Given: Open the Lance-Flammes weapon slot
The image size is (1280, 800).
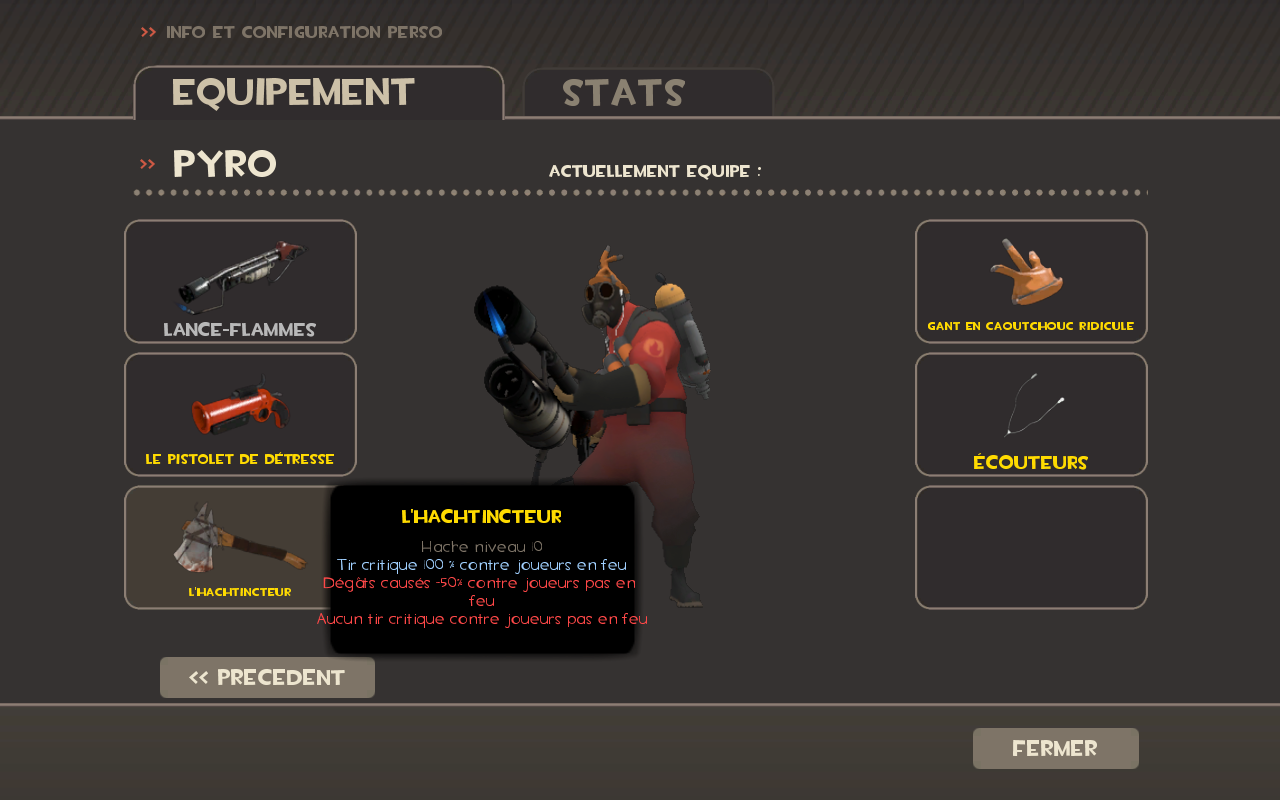Looking at the screenshot, I should point(240,281).
